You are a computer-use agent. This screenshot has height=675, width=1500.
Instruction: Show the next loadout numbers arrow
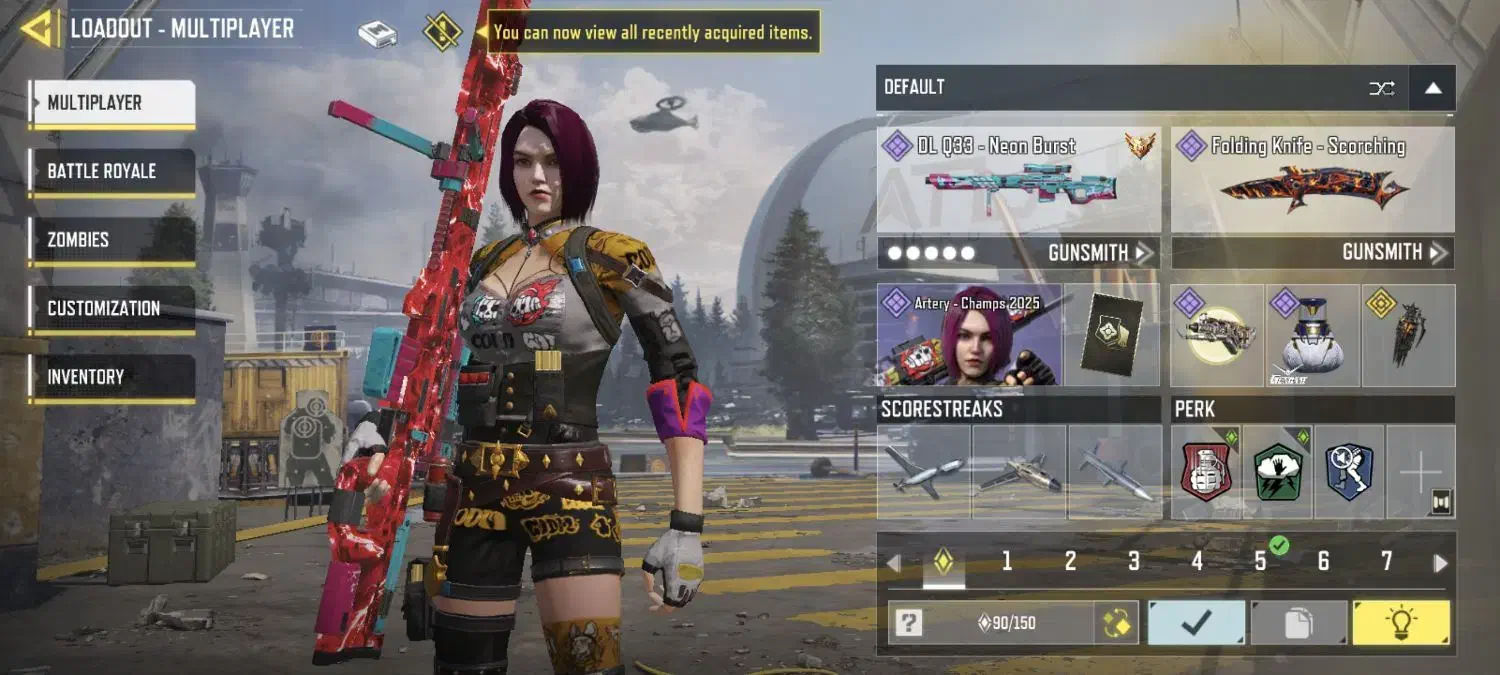1440,563
